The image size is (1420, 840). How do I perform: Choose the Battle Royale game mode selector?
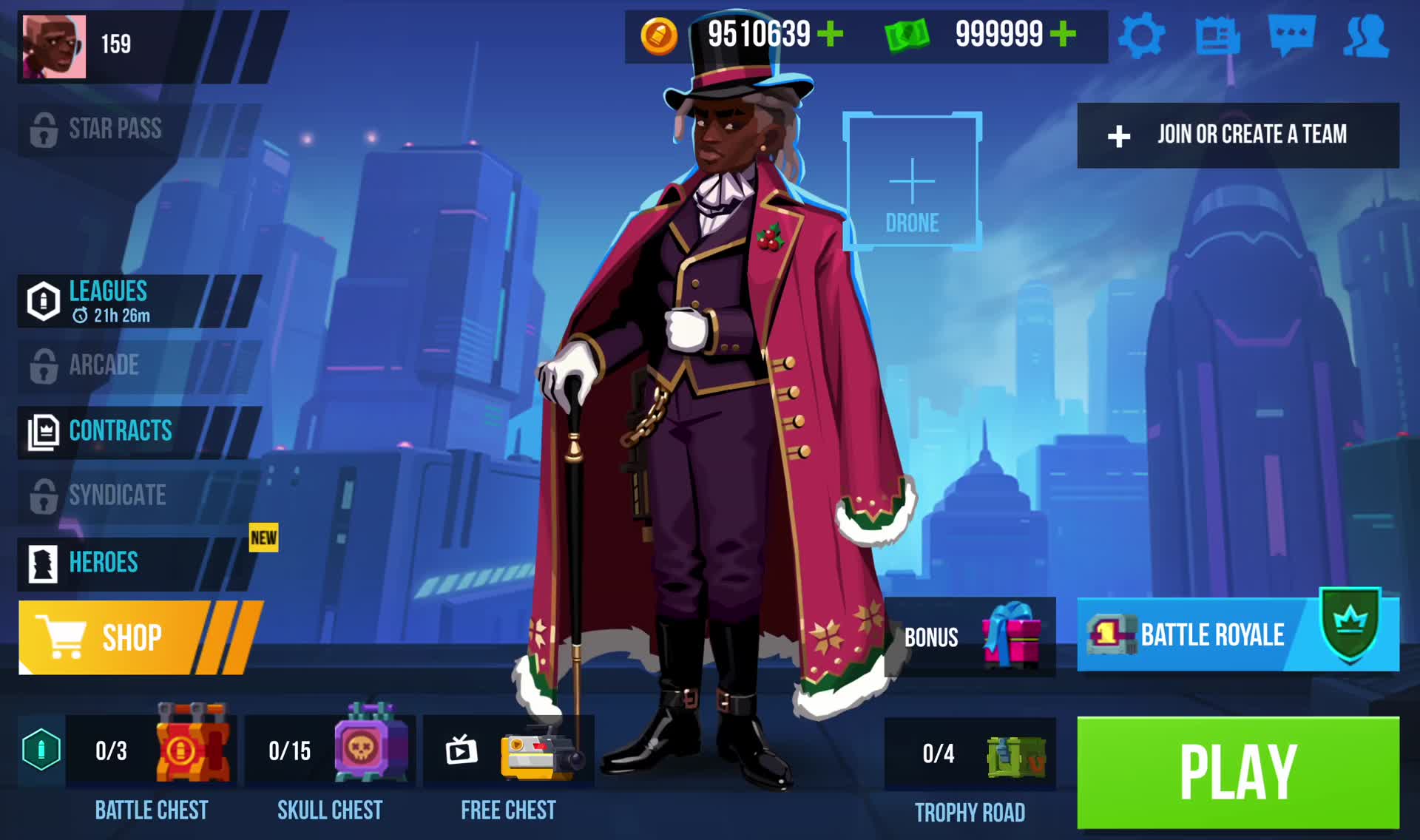tap(1237, 635)
